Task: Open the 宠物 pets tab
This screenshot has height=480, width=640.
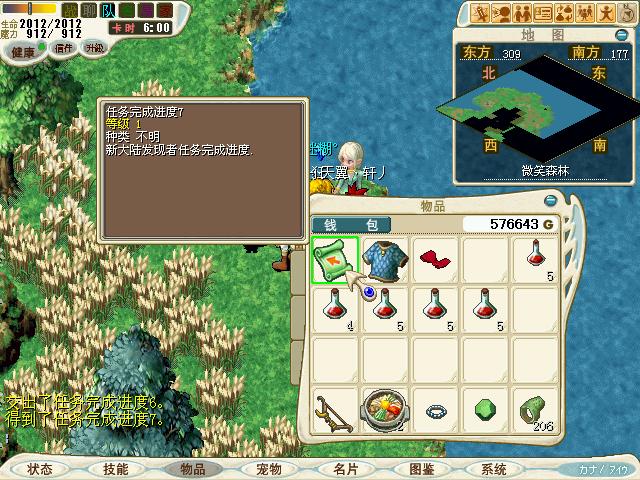Action: coord(269,468)
